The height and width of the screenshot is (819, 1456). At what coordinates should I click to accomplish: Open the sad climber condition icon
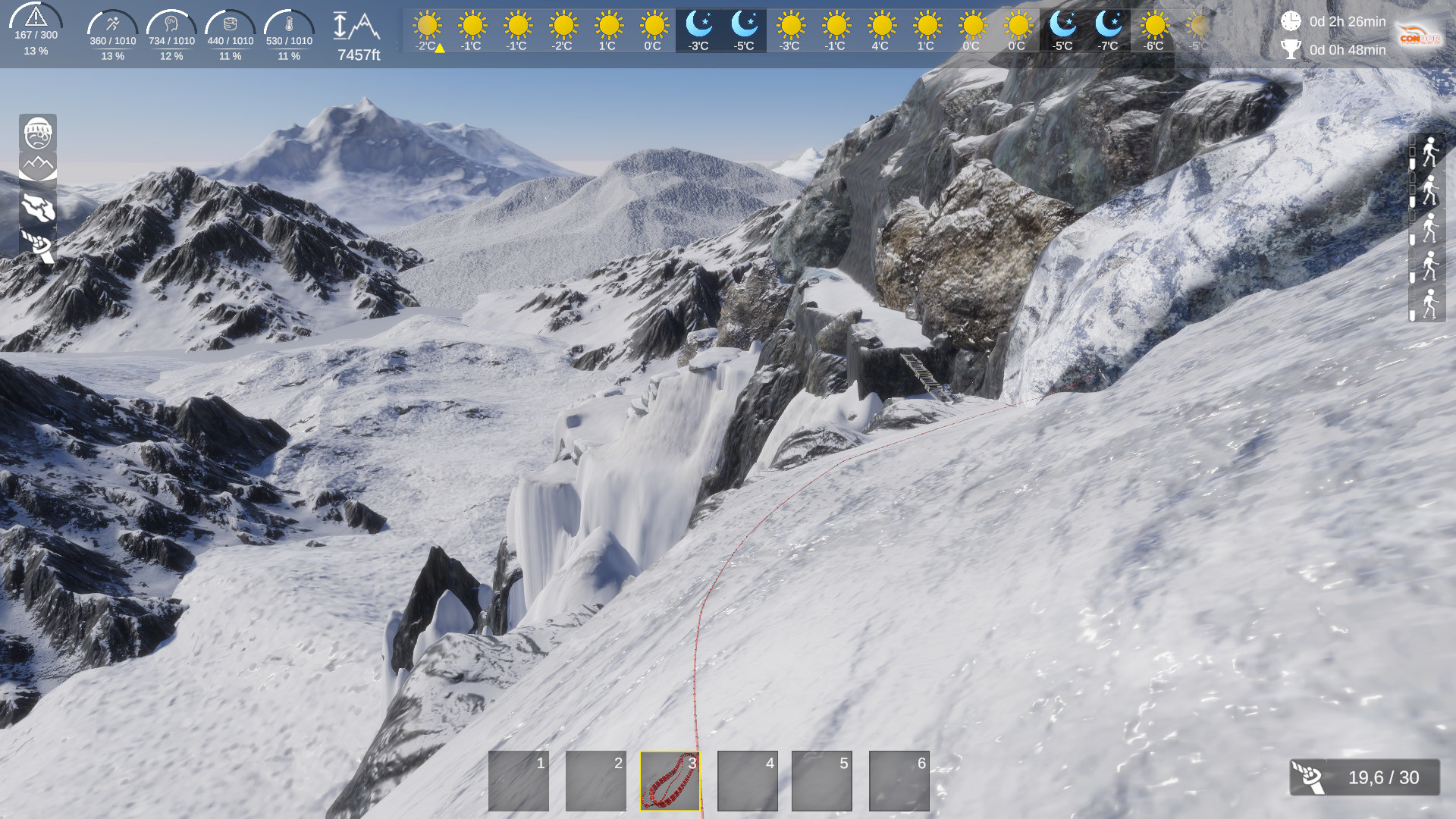(39, 134)
